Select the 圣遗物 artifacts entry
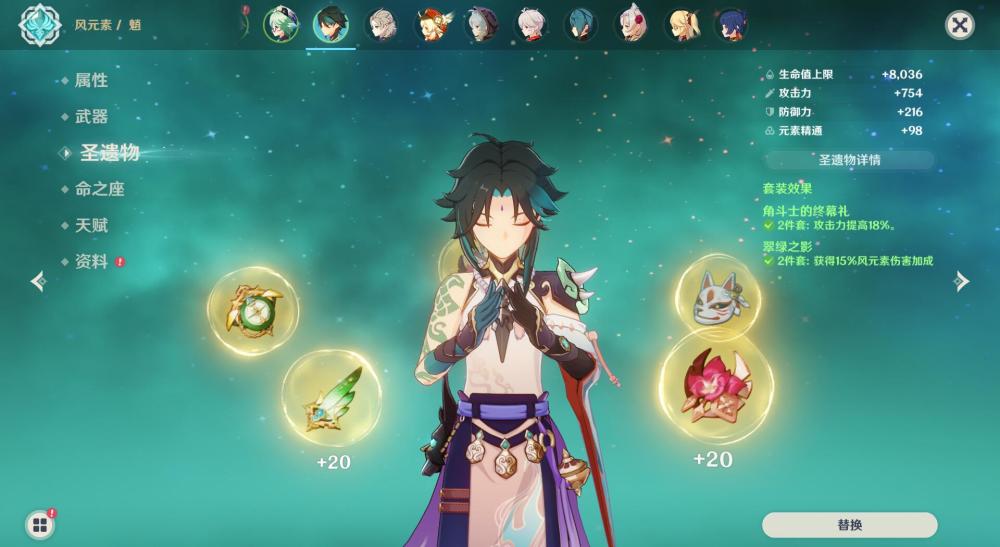 pyautogui.click(x=109, y=153)
